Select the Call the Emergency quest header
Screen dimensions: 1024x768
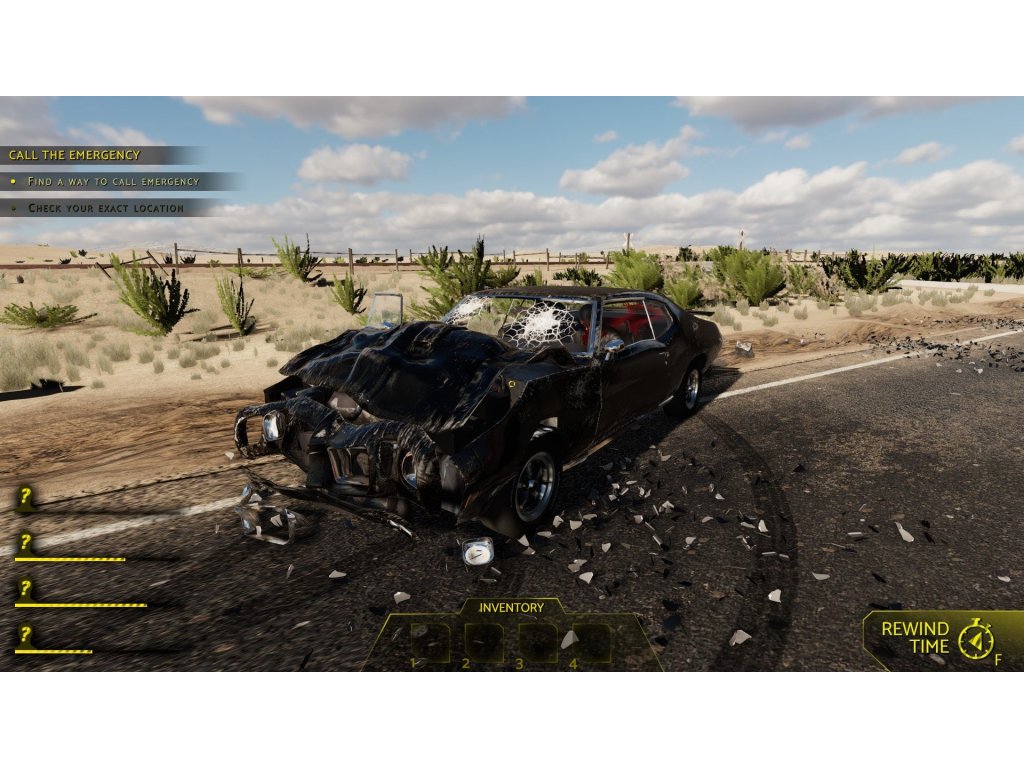pos(75,155)
